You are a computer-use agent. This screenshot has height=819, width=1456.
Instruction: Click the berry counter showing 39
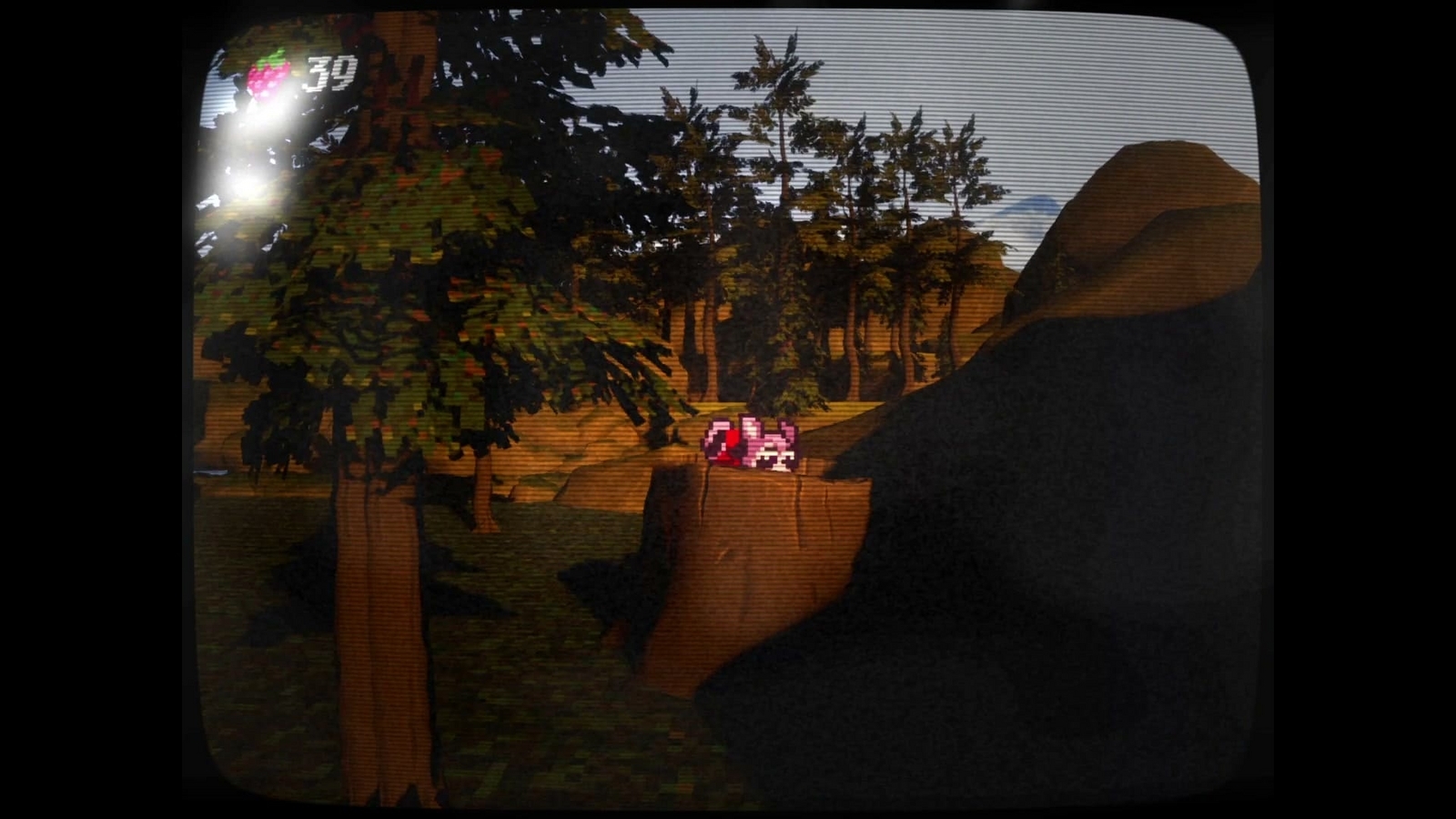click(x=330, y=73)
